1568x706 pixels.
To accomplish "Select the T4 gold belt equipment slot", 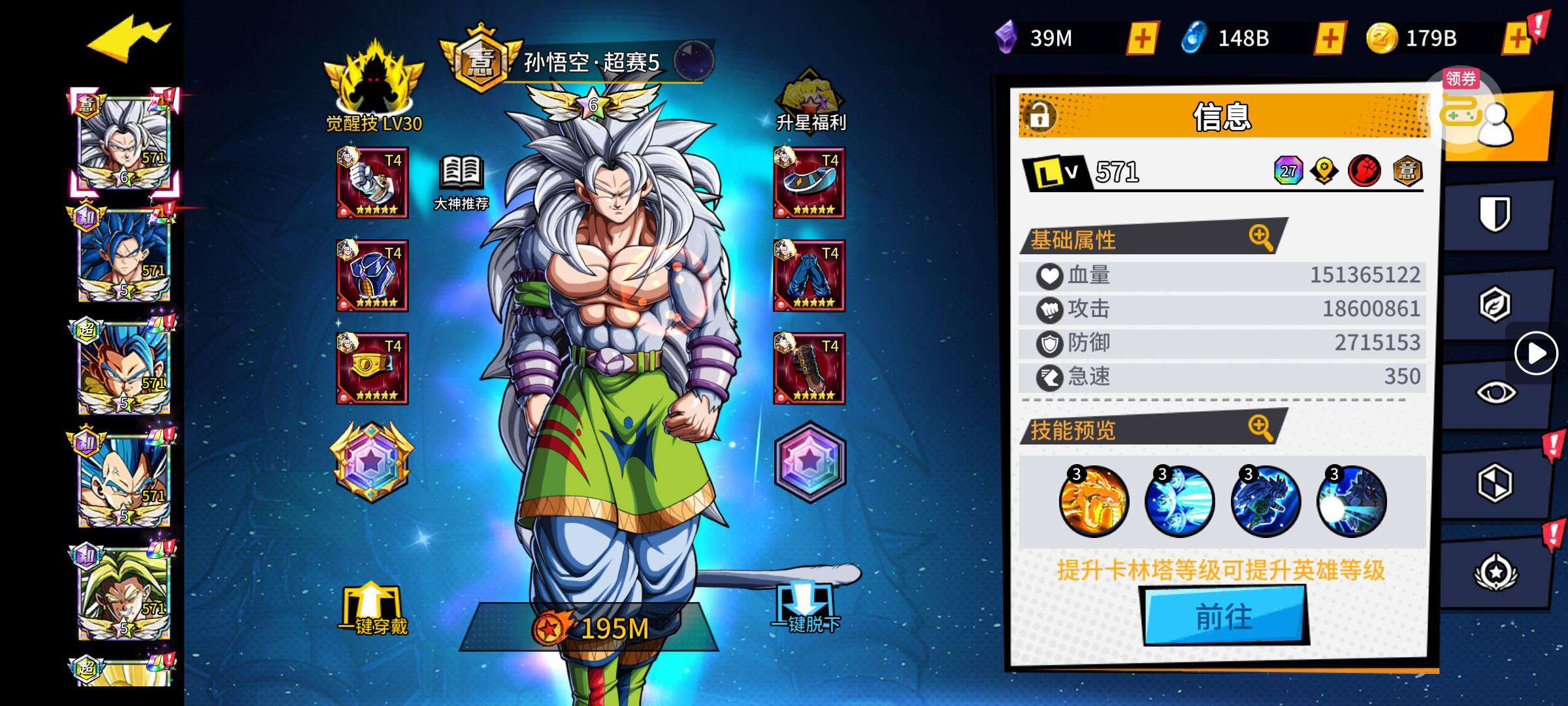I will click(372, 369).
